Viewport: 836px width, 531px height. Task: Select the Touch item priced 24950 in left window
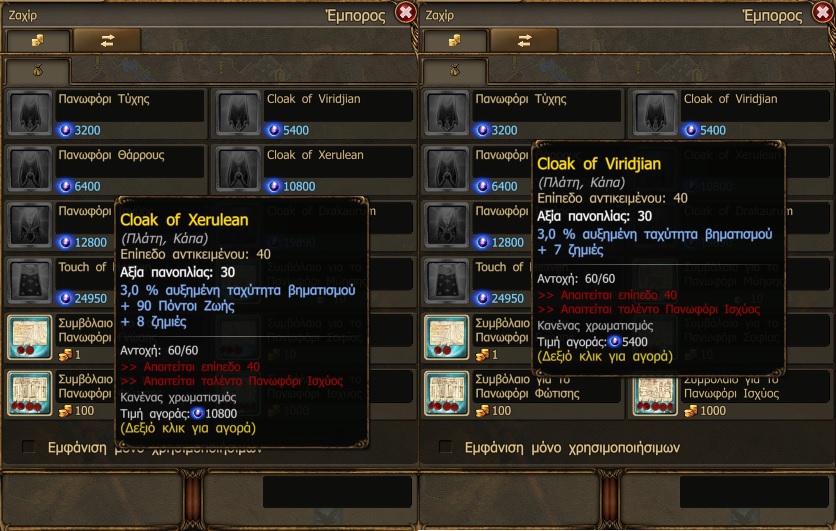point(60,281)
